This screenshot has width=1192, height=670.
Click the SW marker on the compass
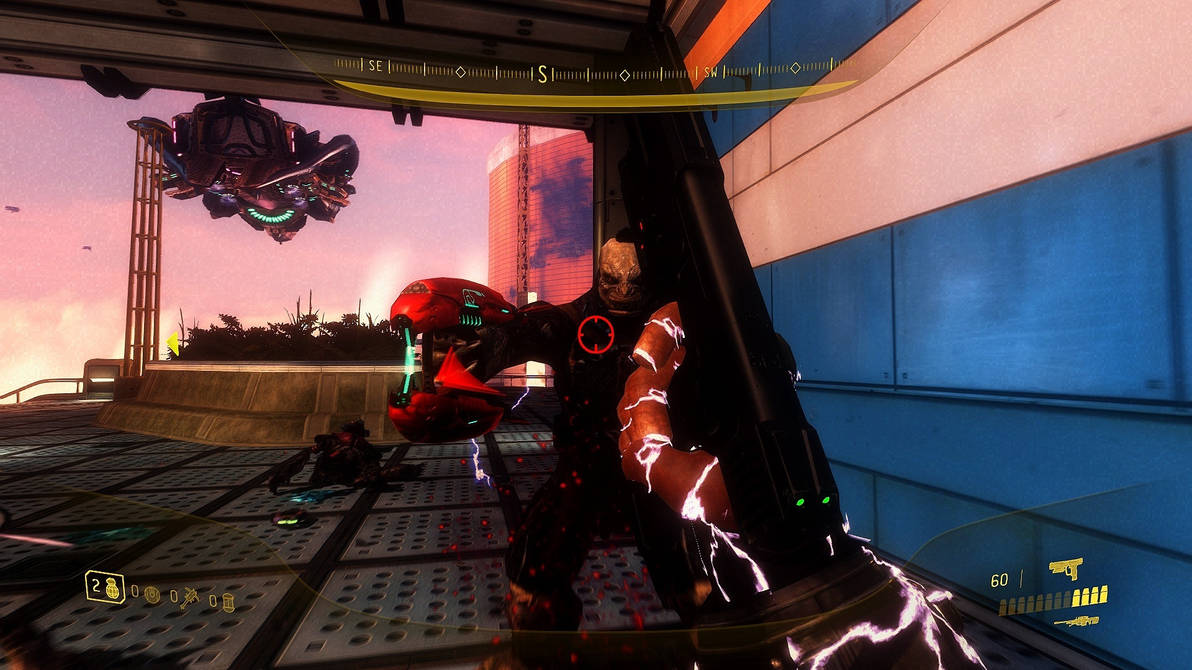pos(711,72)
